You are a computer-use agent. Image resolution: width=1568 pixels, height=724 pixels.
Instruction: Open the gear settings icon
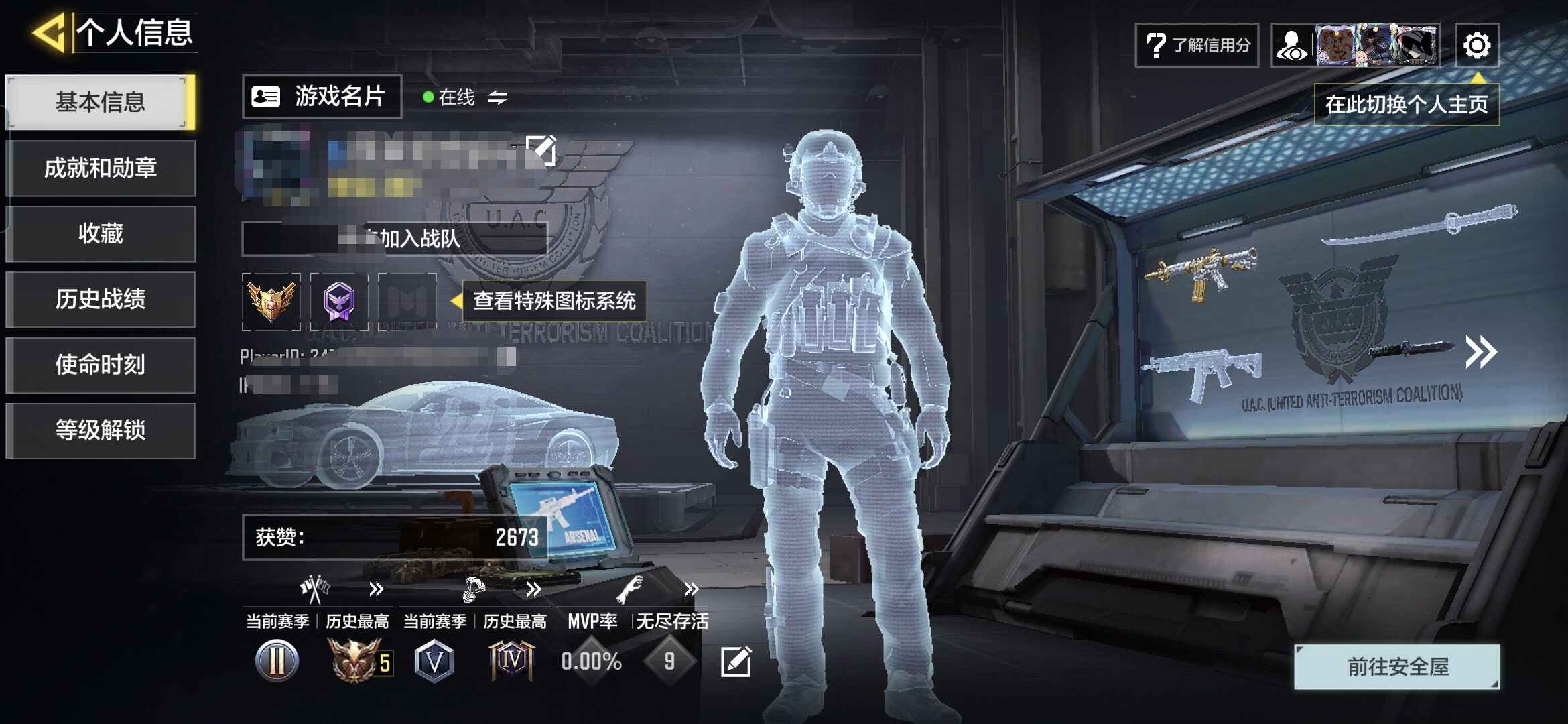coord(1477,46)
